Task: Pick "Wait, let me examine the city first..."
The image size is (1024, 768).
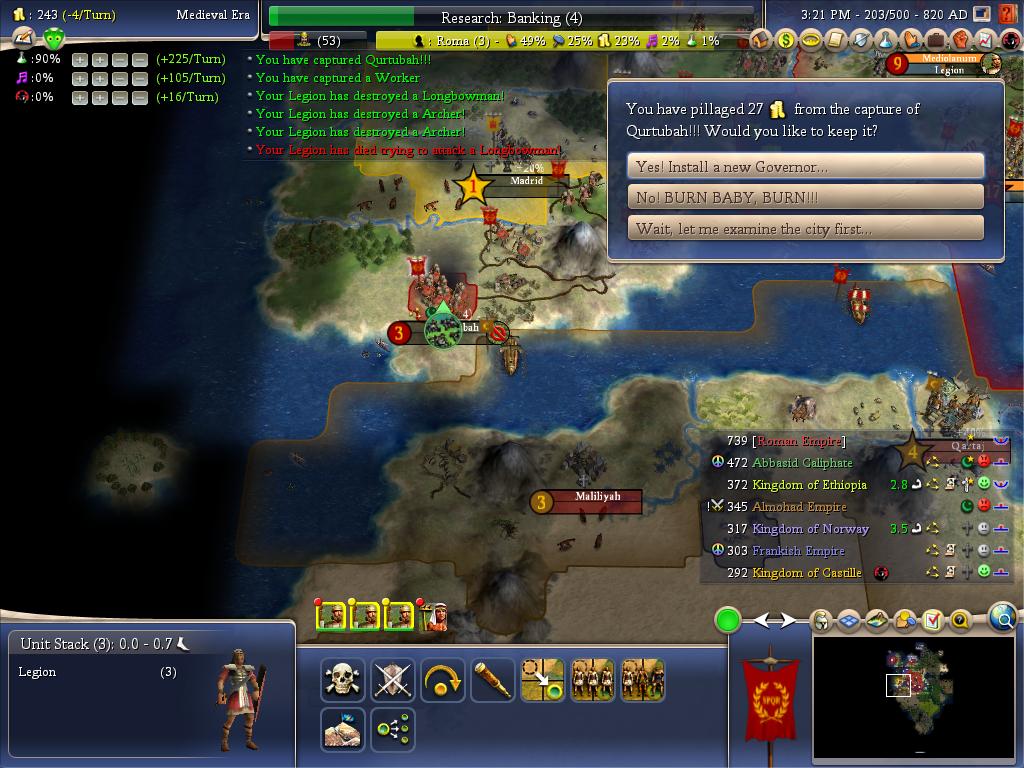Action: (805, 229)
